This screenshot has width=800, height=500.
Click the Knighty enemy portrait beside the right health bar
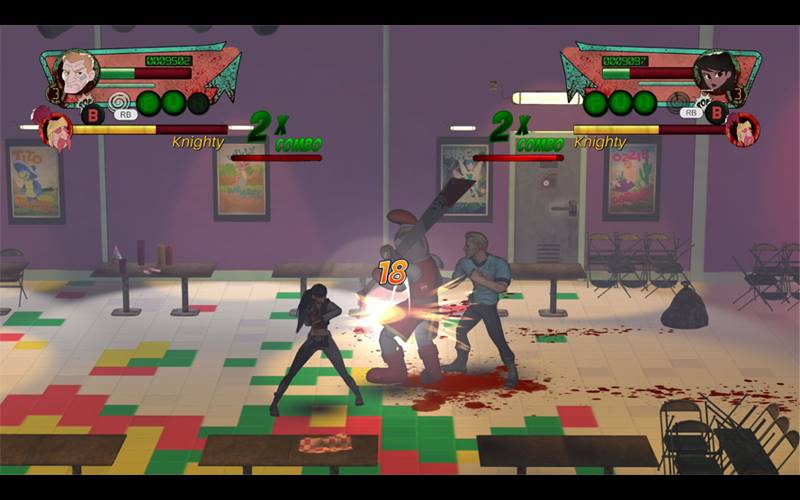coord(742,129)
